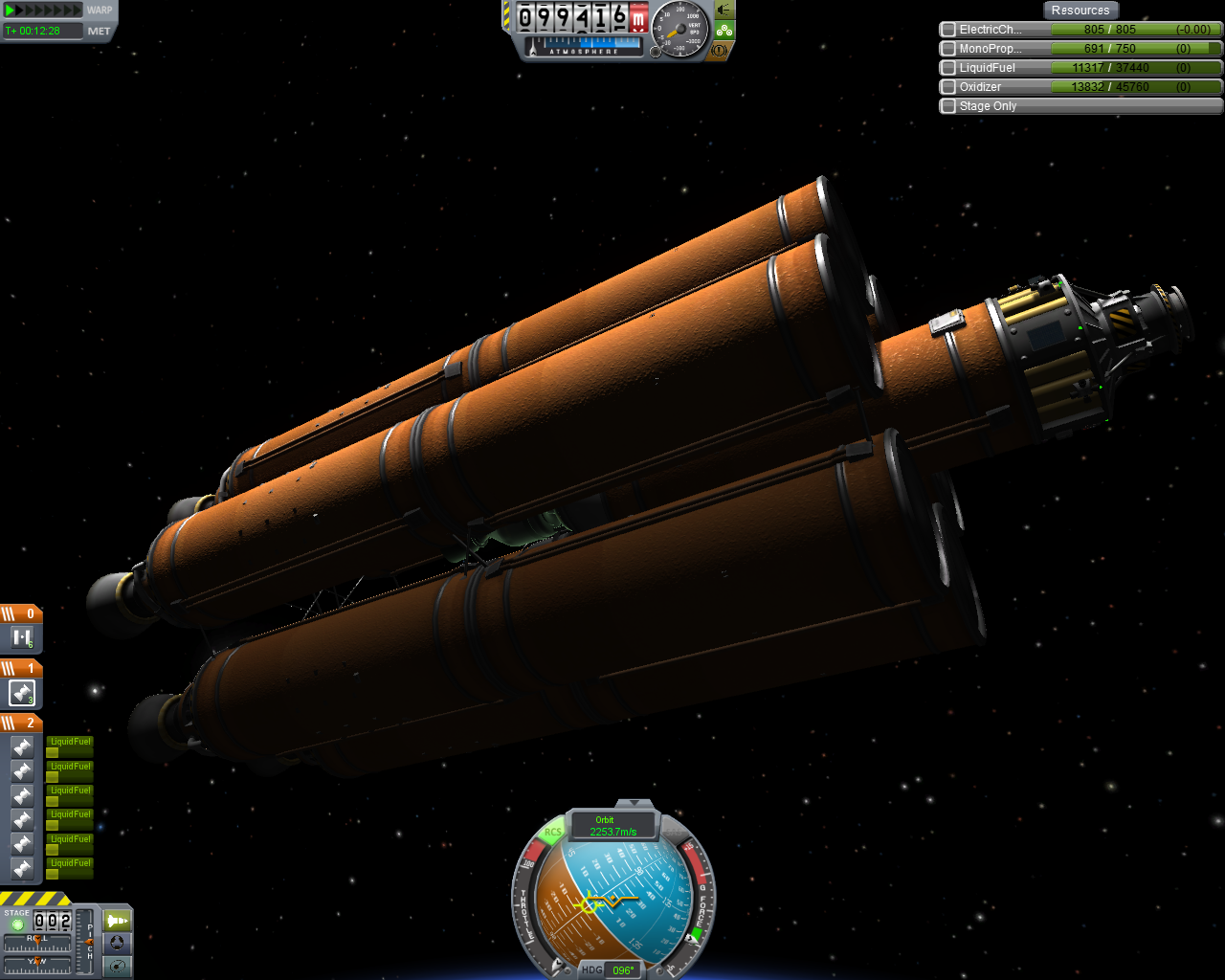
Task: Collapse the navball with the top arrow
Action: click(x=634, y=804)
